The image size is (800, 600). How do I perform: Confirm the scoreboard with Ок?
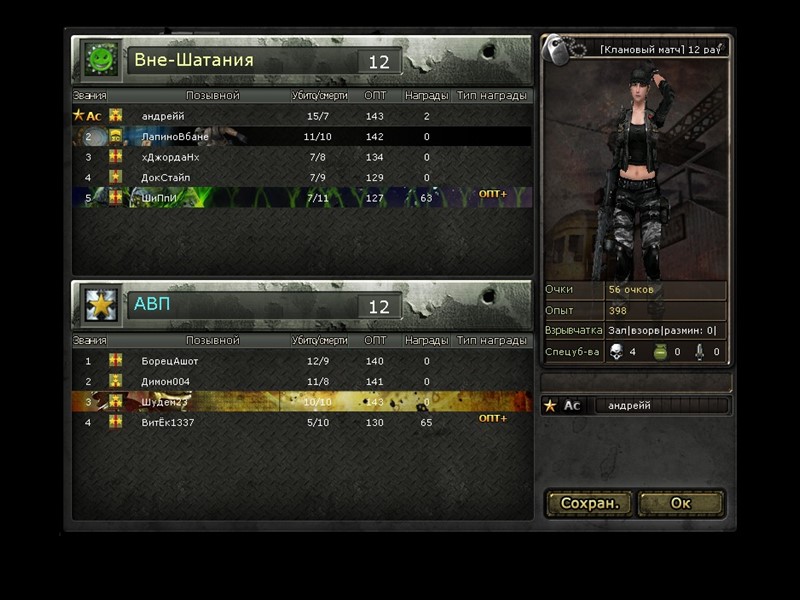(681, 503)
